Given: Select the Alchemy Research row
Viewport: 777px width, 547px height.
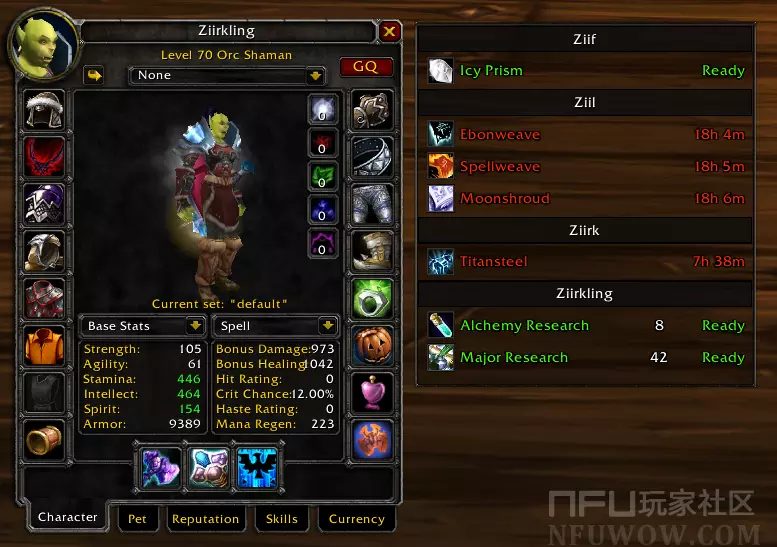Looking at the screenshot, I should click(585, 325).
